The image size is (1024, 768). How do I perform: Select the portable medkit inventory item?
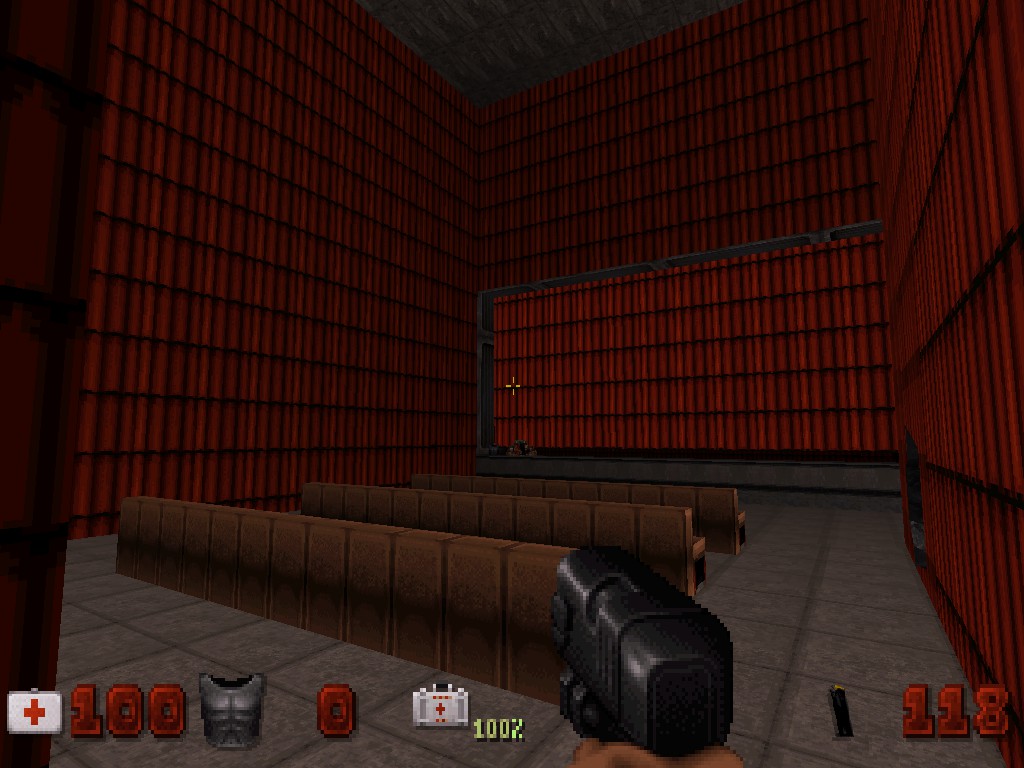pos(440,707)
